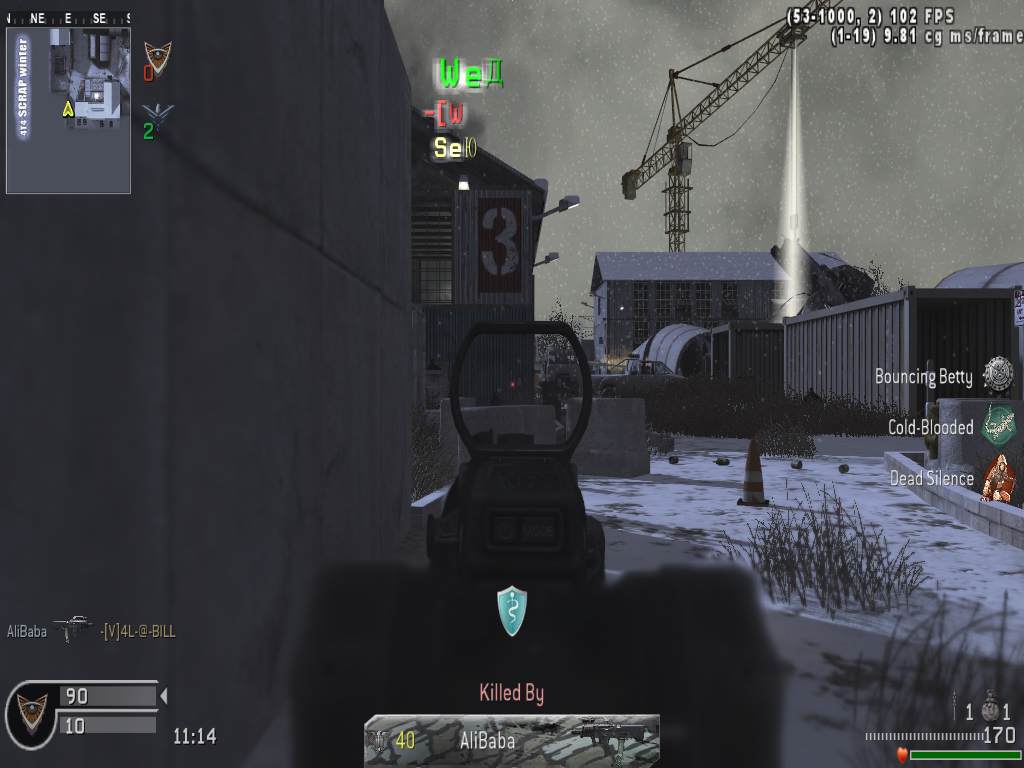Select the Cold-Blooded perk icon
The image size is (1024, 768).
pyautogui.click(x=997, y=426)
